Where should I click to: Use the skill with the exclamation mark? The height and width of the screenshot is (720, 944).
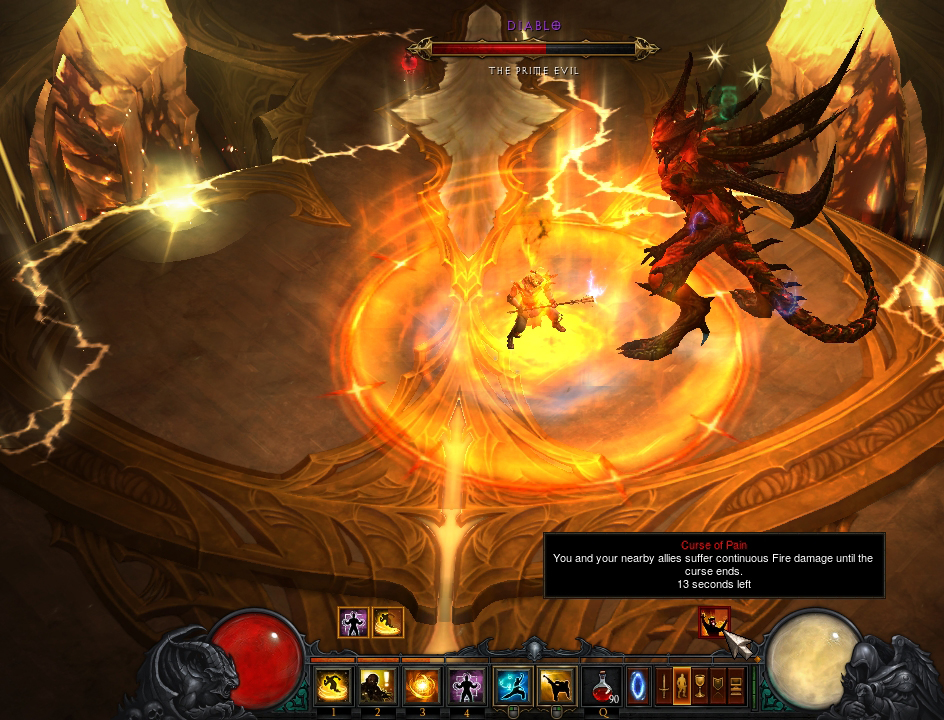pyautogui.click(x=377, y=685)
